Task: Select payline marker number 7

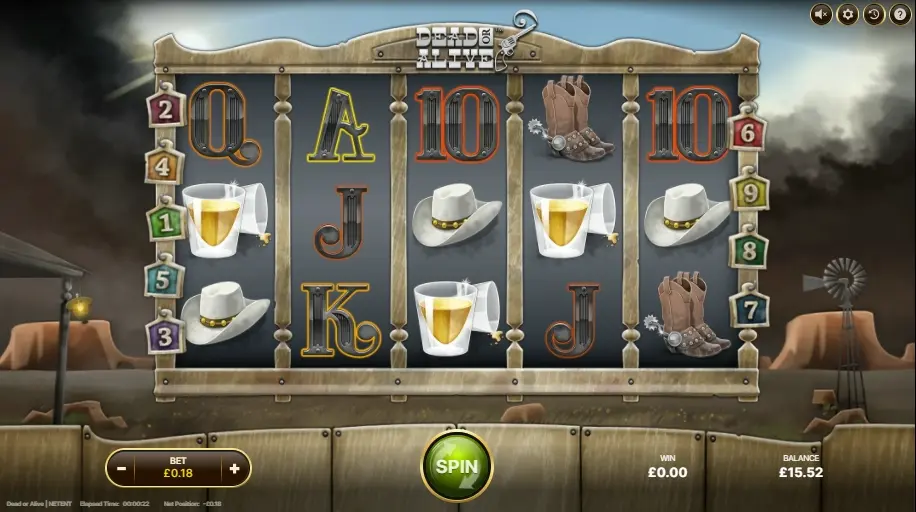Action: click(x=749, y=307)
